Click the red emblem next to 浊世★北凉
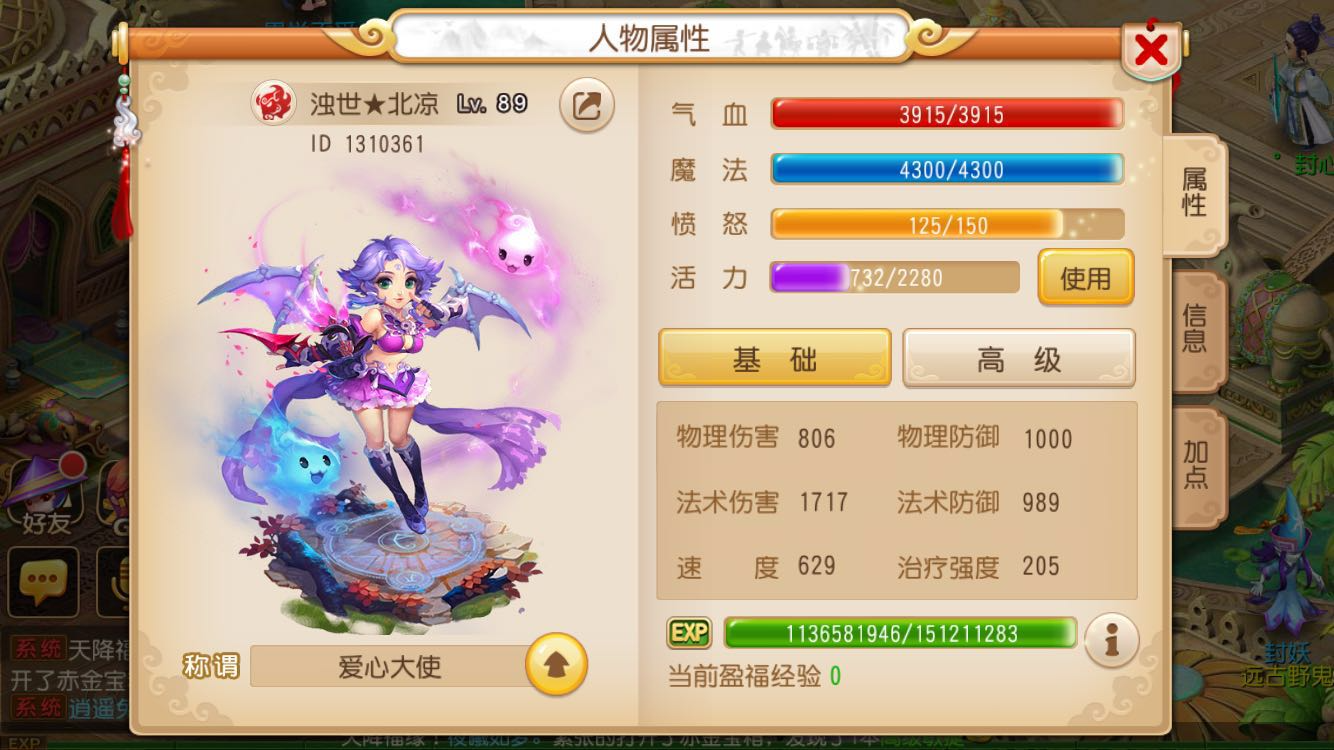1334x750 pixels. [x=277, y=102]
